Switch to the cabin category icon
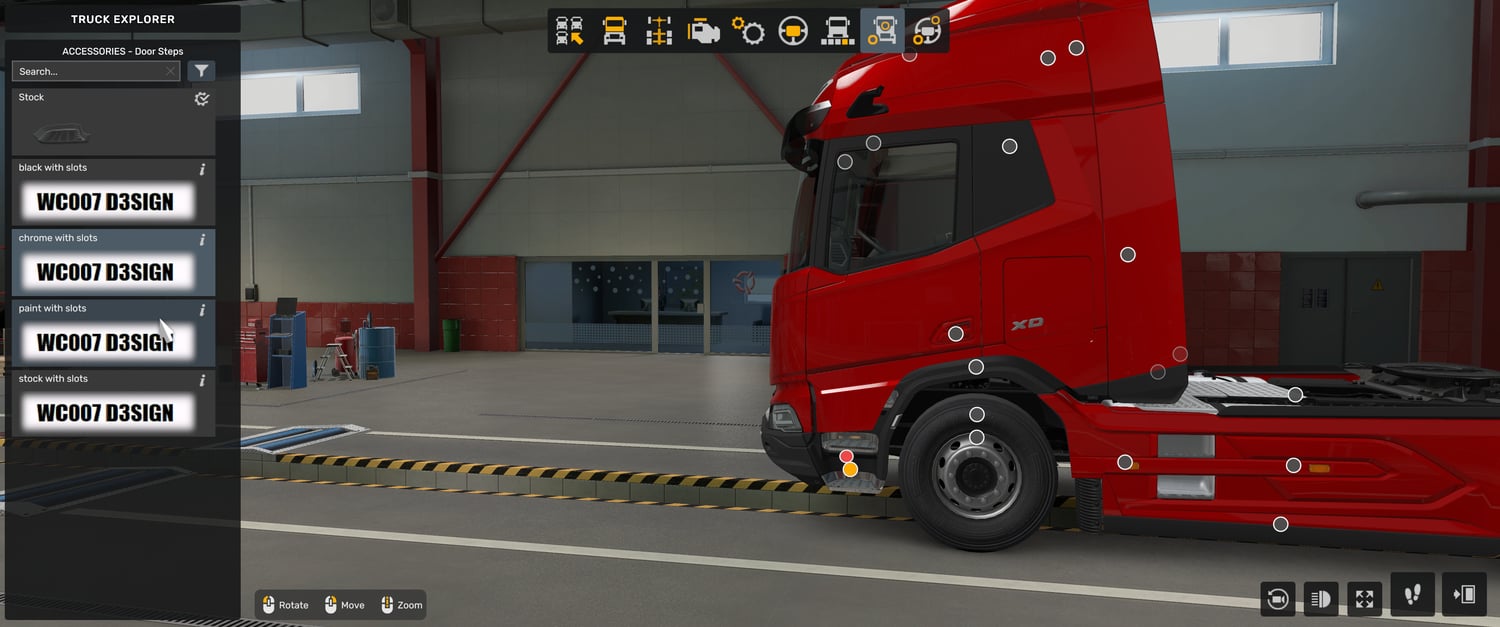 614,31
